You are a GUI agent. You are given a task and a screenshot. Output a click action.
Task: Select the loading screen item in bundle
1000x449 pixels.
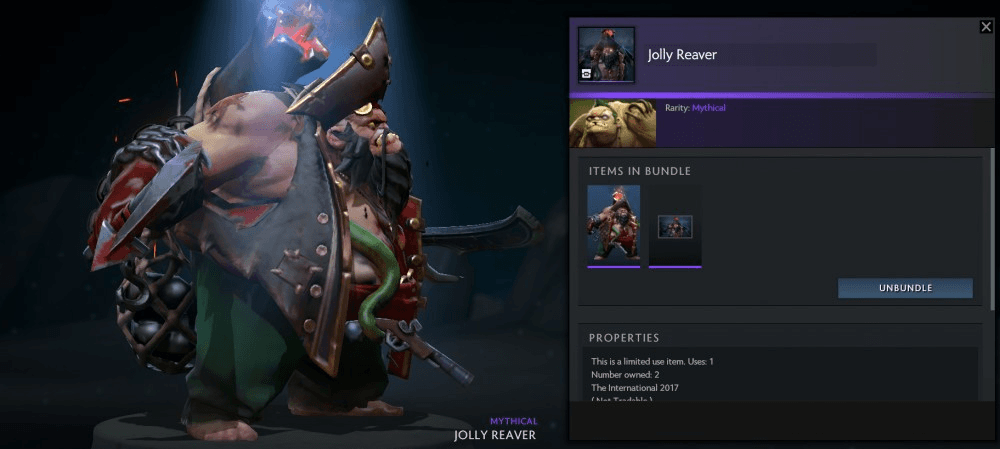675,226
